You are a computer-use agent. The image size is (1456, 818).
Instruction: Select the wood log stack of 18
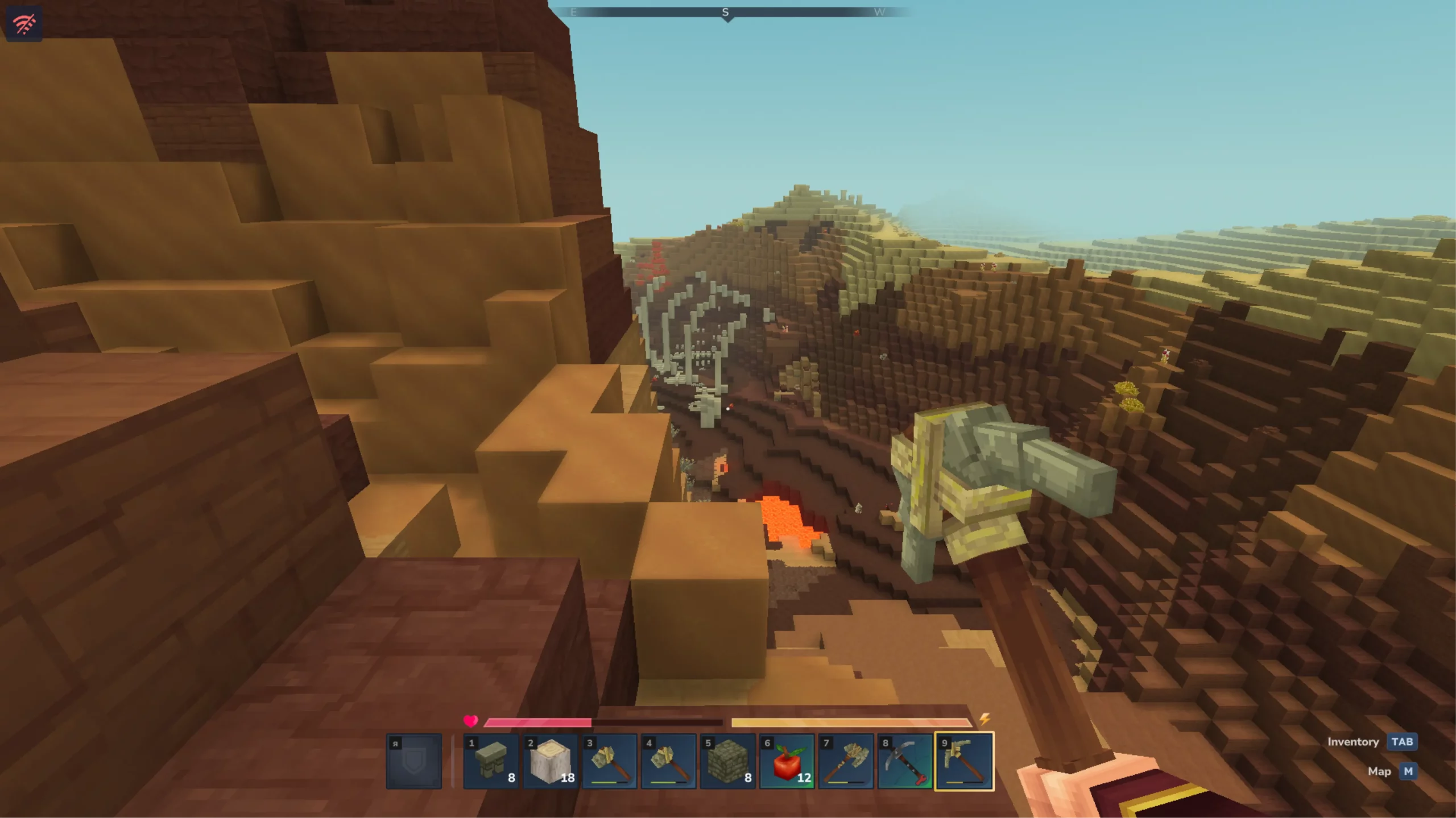(x=550, y=761)
